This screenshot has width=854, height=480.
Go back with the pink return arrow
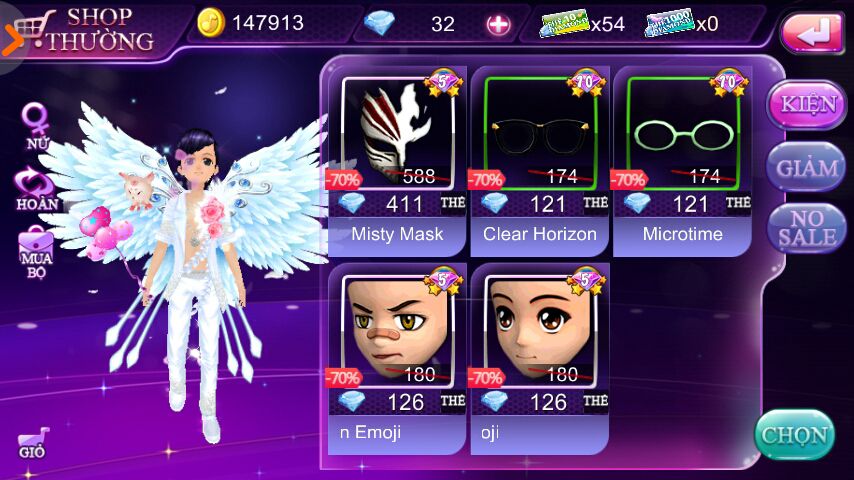pyautogui.click(x=812, y=34)
